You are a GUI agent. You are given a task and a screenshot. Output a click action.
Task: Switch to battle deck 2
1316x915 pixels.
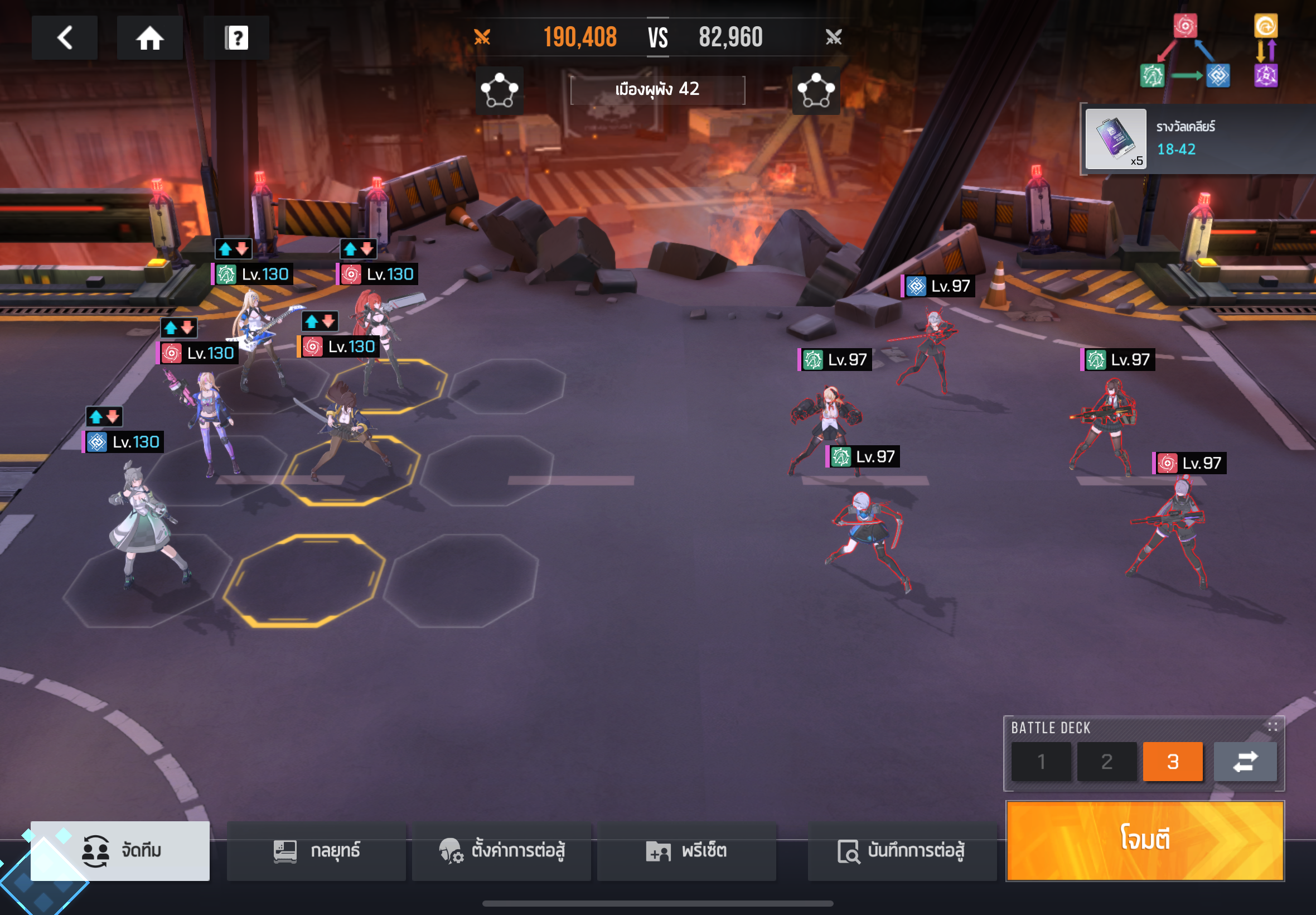point(1106,762)
